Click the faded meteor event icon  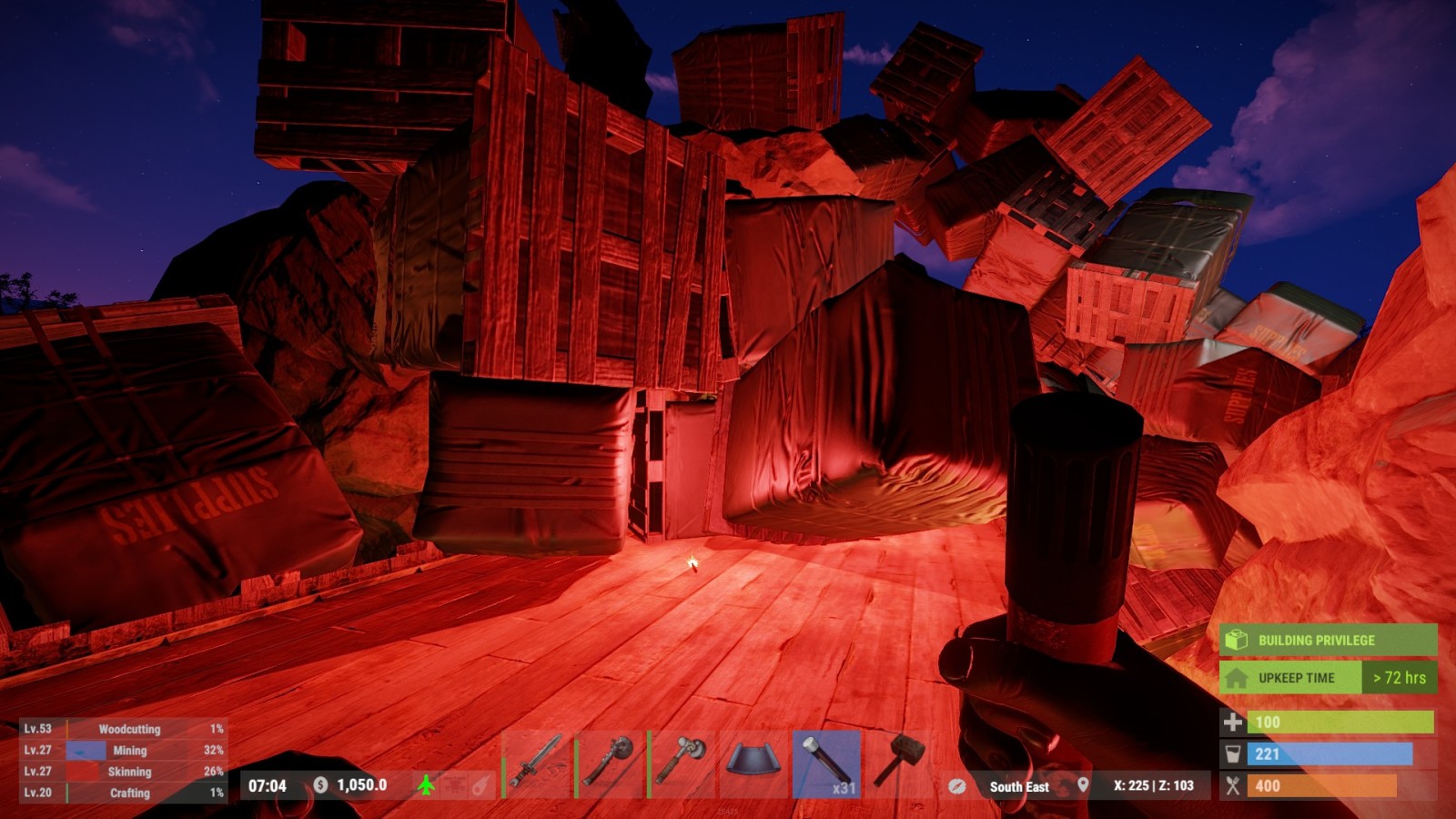[481, 785]
